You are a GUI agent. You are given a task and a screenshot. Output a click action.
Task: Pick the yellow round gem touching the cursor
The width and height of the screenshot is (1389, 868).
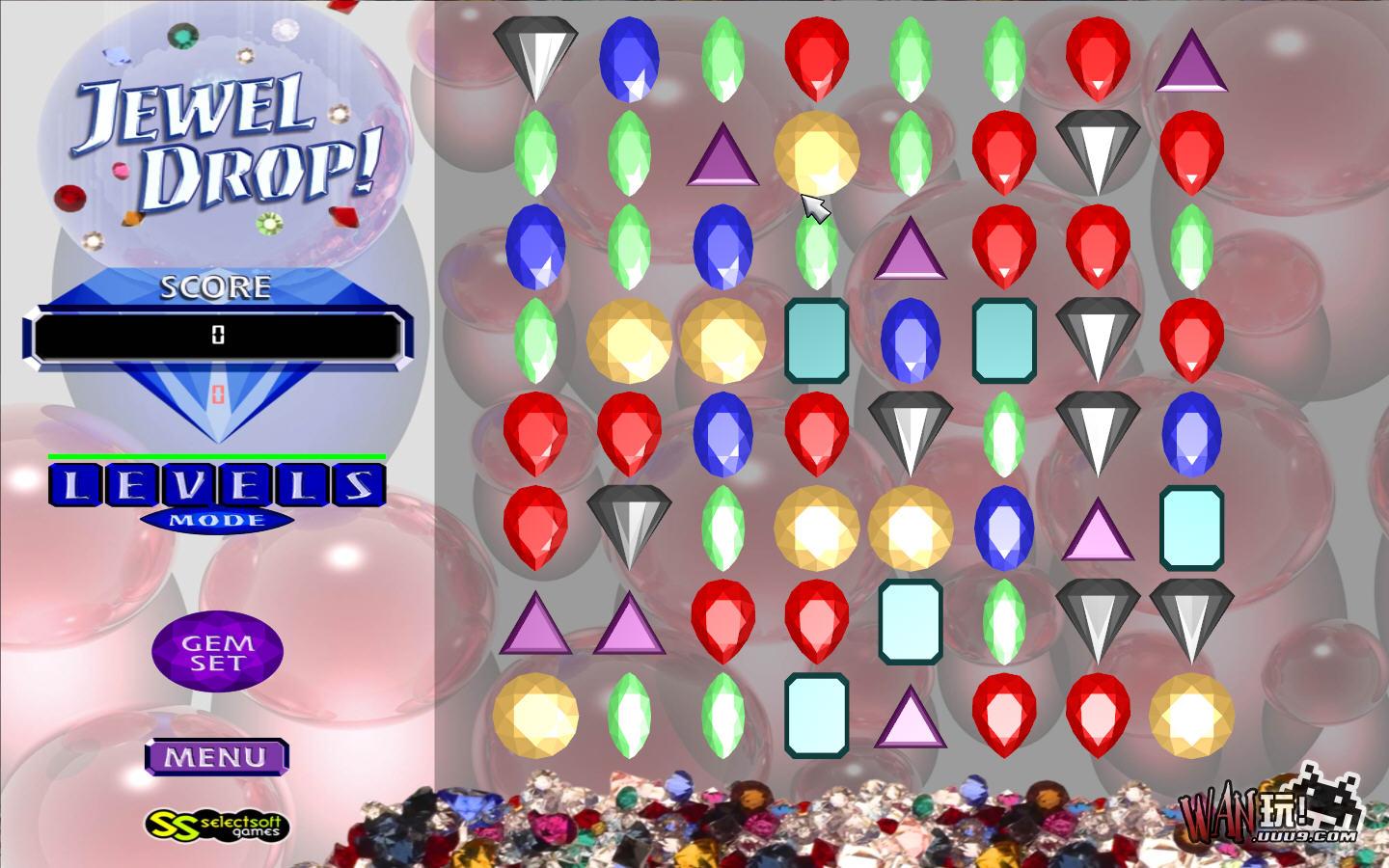[816, 152]
